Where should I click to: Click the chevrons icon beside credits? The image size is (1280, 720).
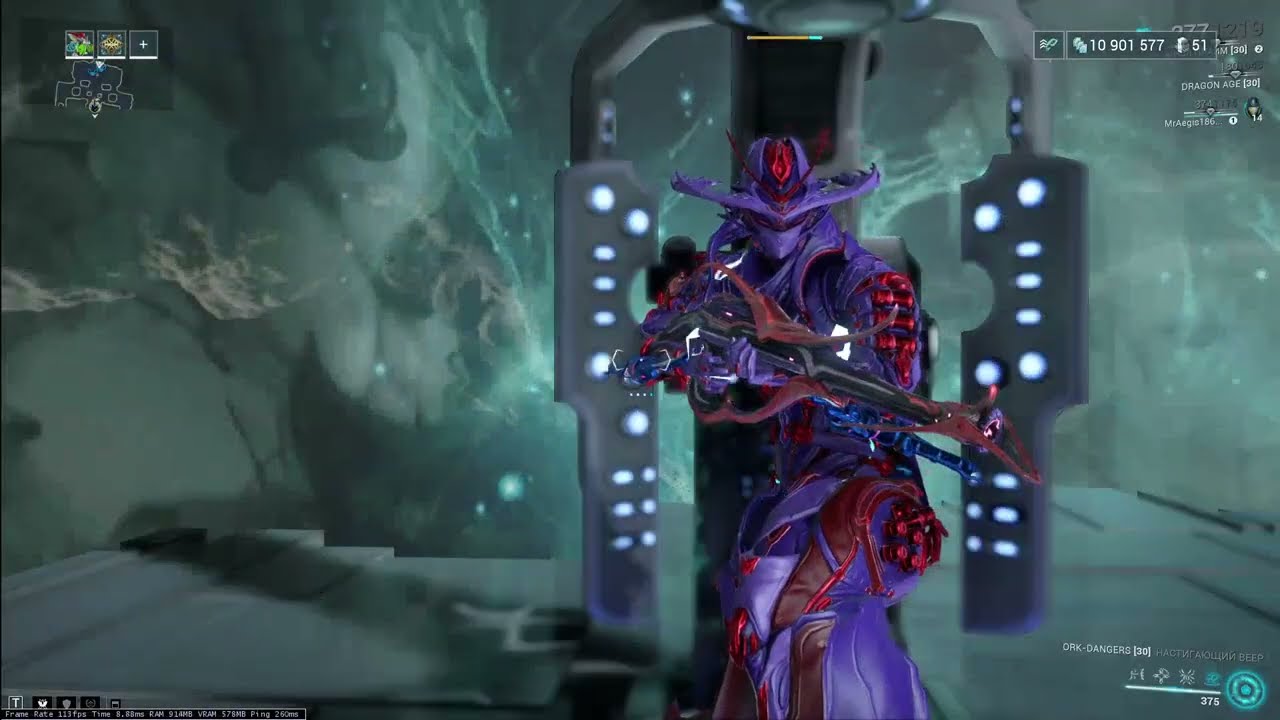(x=1049, y=45)
